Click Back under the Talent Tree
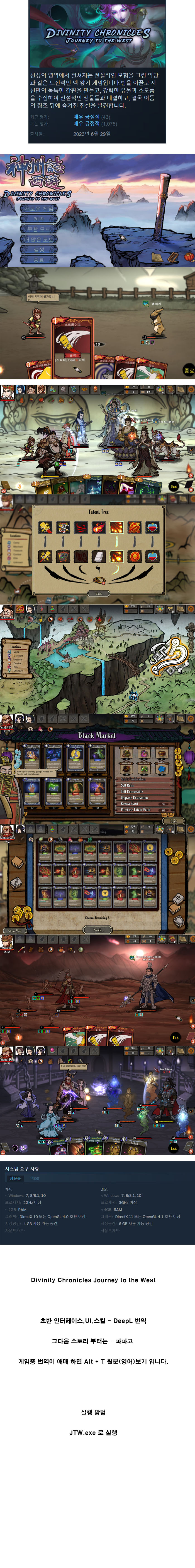 point(98,593)
